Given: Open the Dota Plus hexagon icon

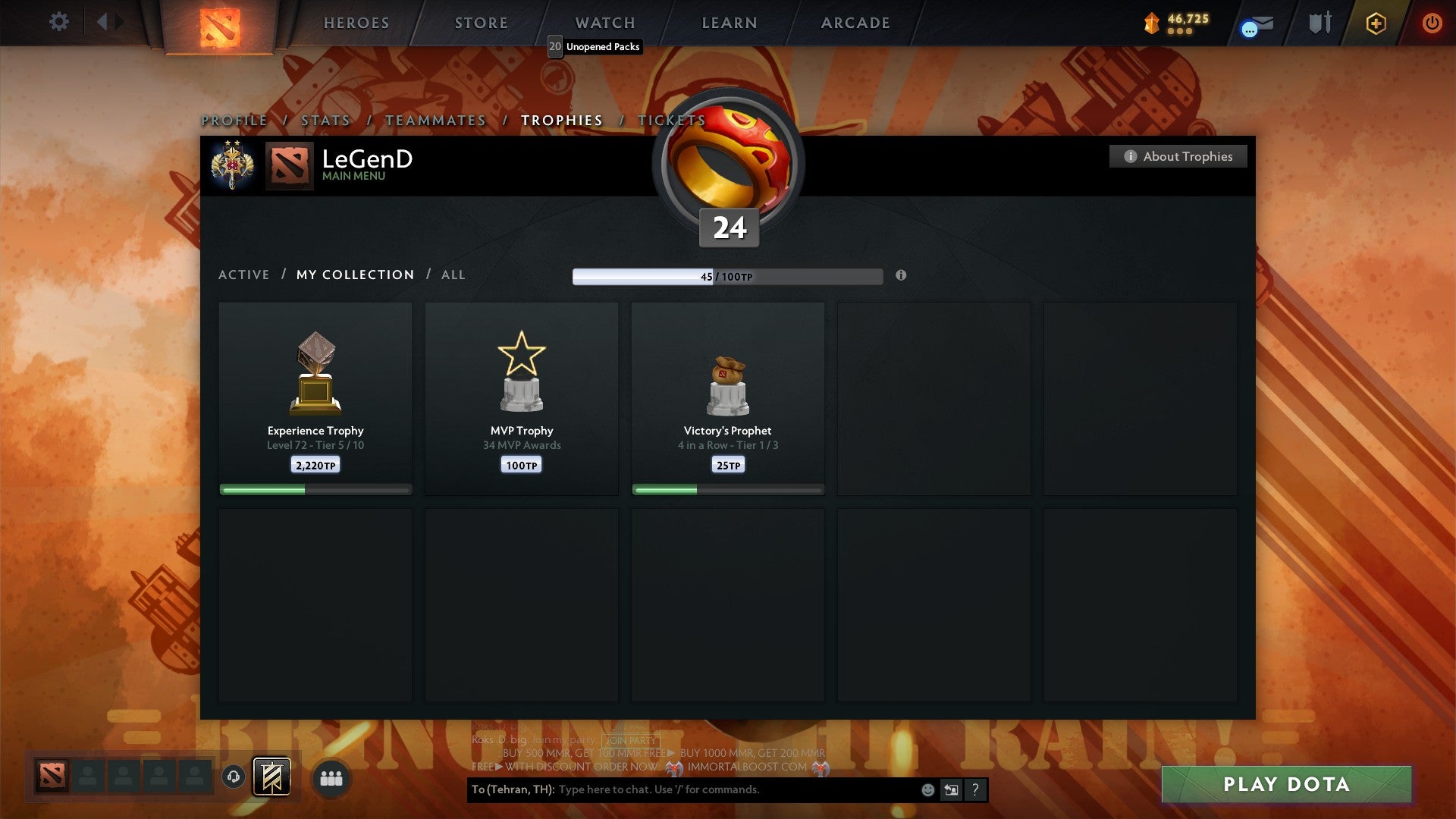Looking at the screenshot, I should point(1376,23).
